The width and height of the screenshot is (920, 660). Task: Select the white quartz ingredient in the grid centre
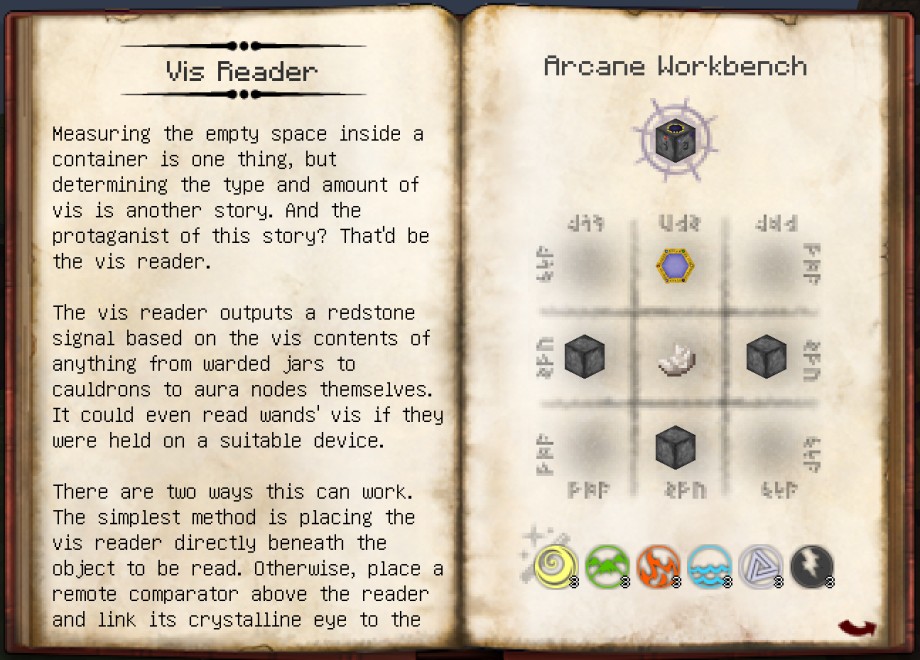(x=675, y=357)
